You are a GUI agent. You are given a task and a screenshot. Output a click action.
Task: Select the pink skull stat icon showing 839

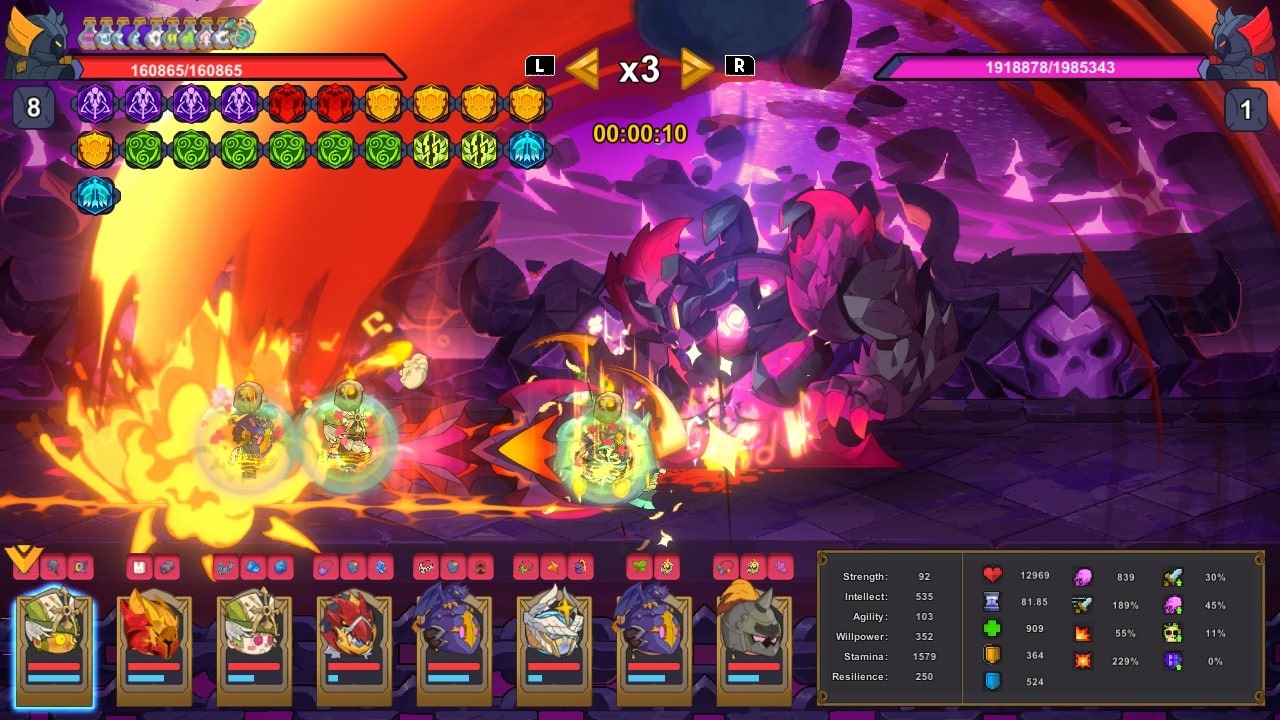(x=1082, y=578)
